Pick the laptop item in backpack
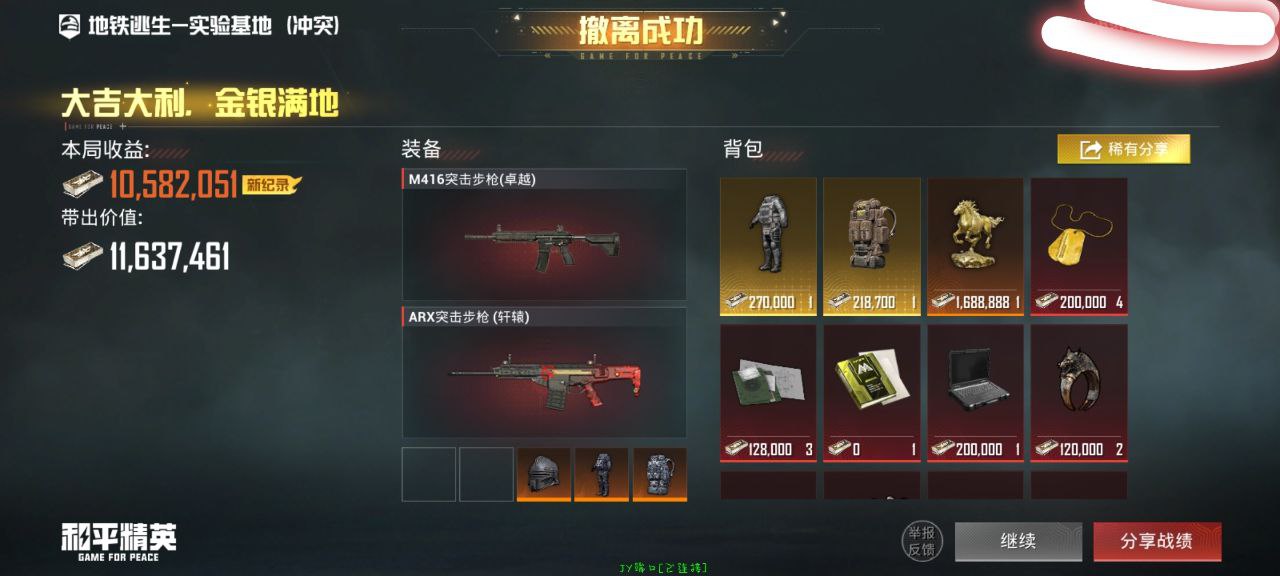The width and height of the screenshot is (1280, 576). tap(975, 391)
